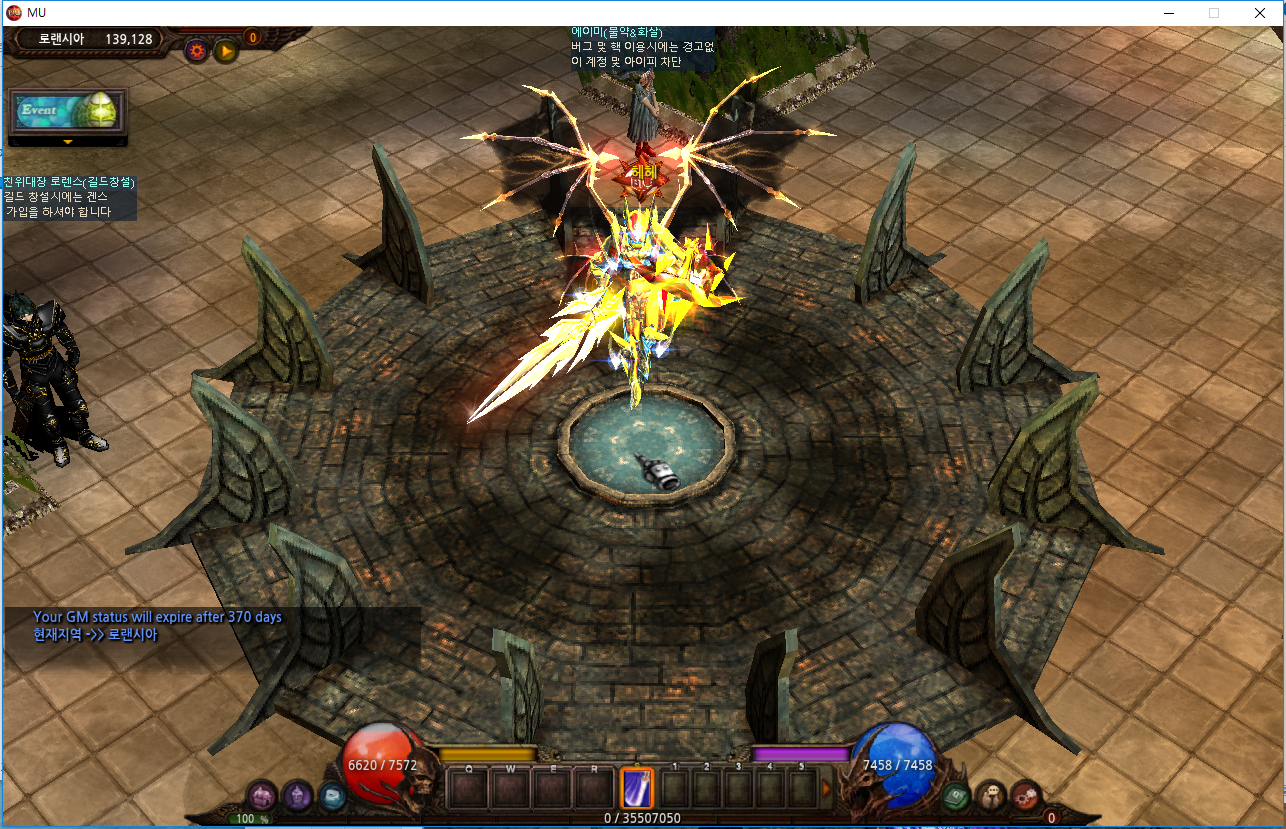Click the orange arrow right of the hotbar
This screenshot has width=1286, height=829.
(827, 789)
